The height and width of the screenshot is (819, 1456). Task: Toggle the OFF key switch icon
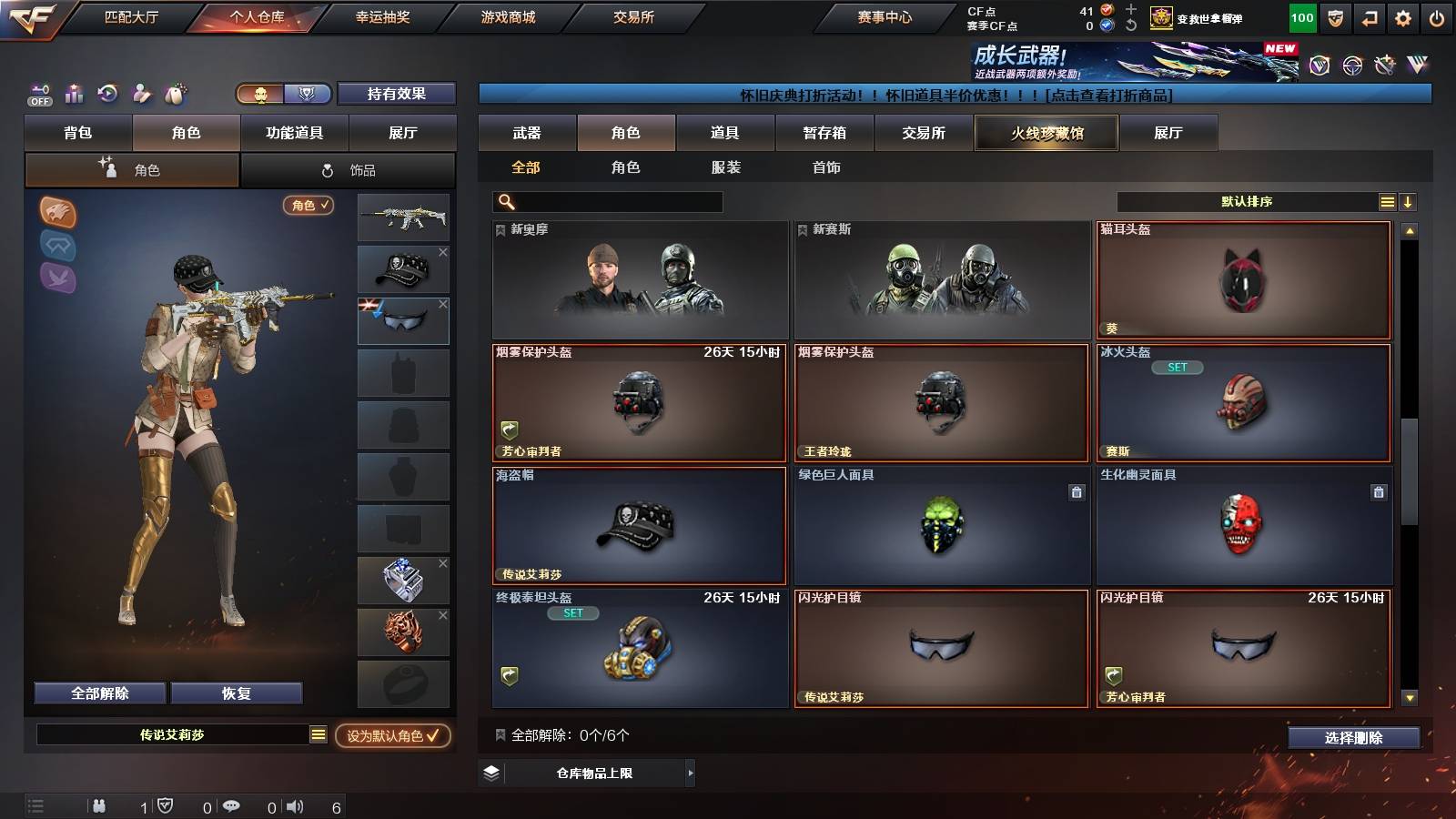click(38, 94)
